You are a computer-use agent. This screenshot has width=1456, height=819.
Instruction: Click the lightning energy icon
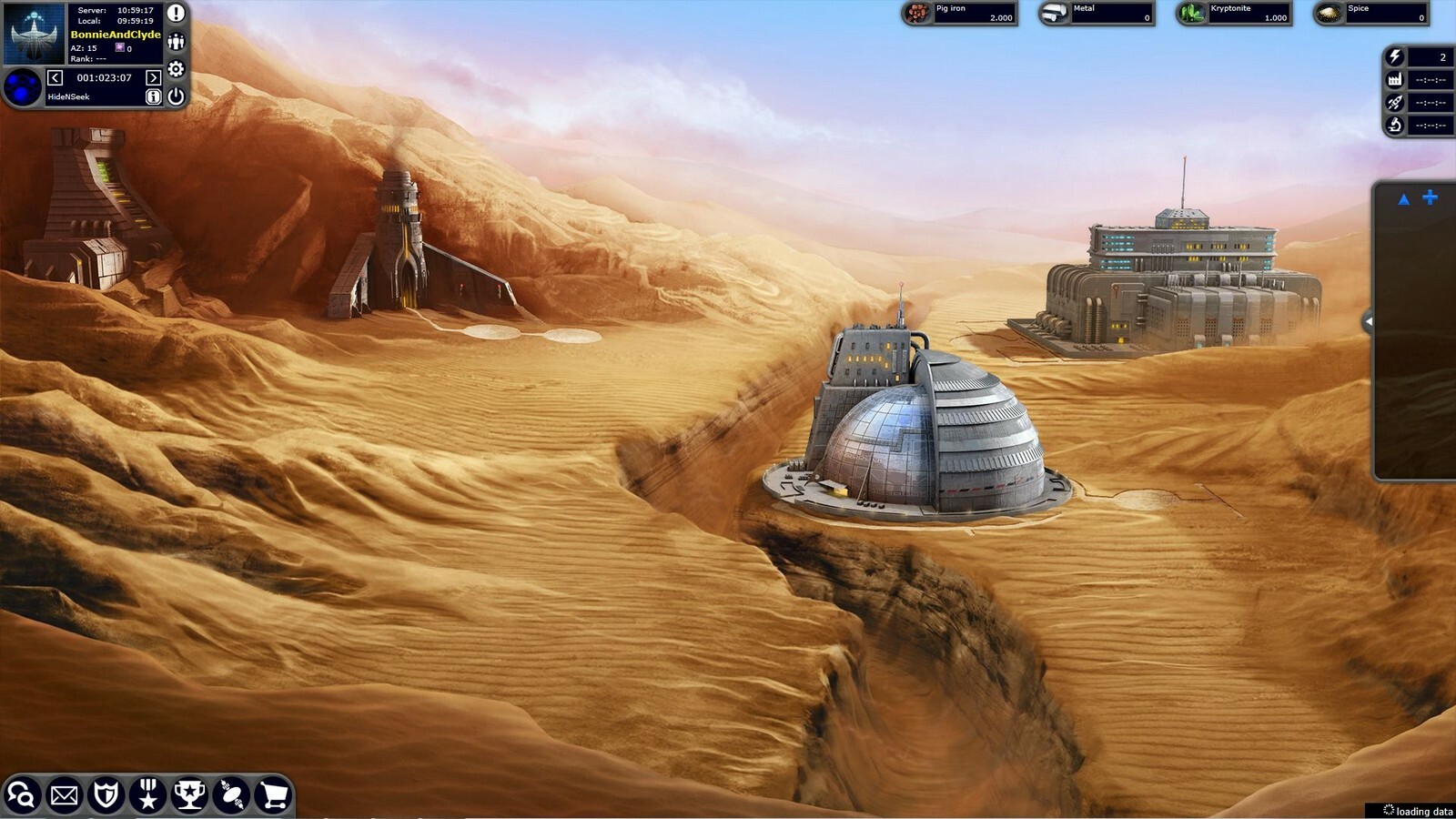coord(1395,56)
